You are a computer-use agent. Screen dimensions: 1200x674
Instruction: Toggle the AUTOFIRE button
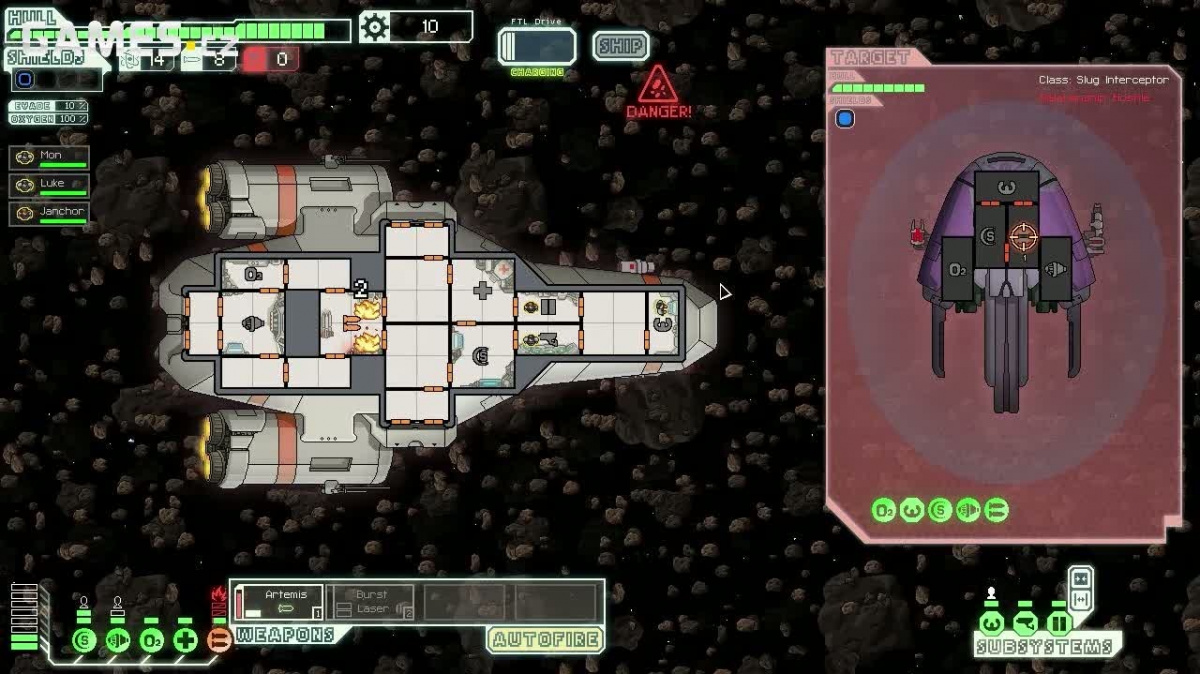coord(545,639)
